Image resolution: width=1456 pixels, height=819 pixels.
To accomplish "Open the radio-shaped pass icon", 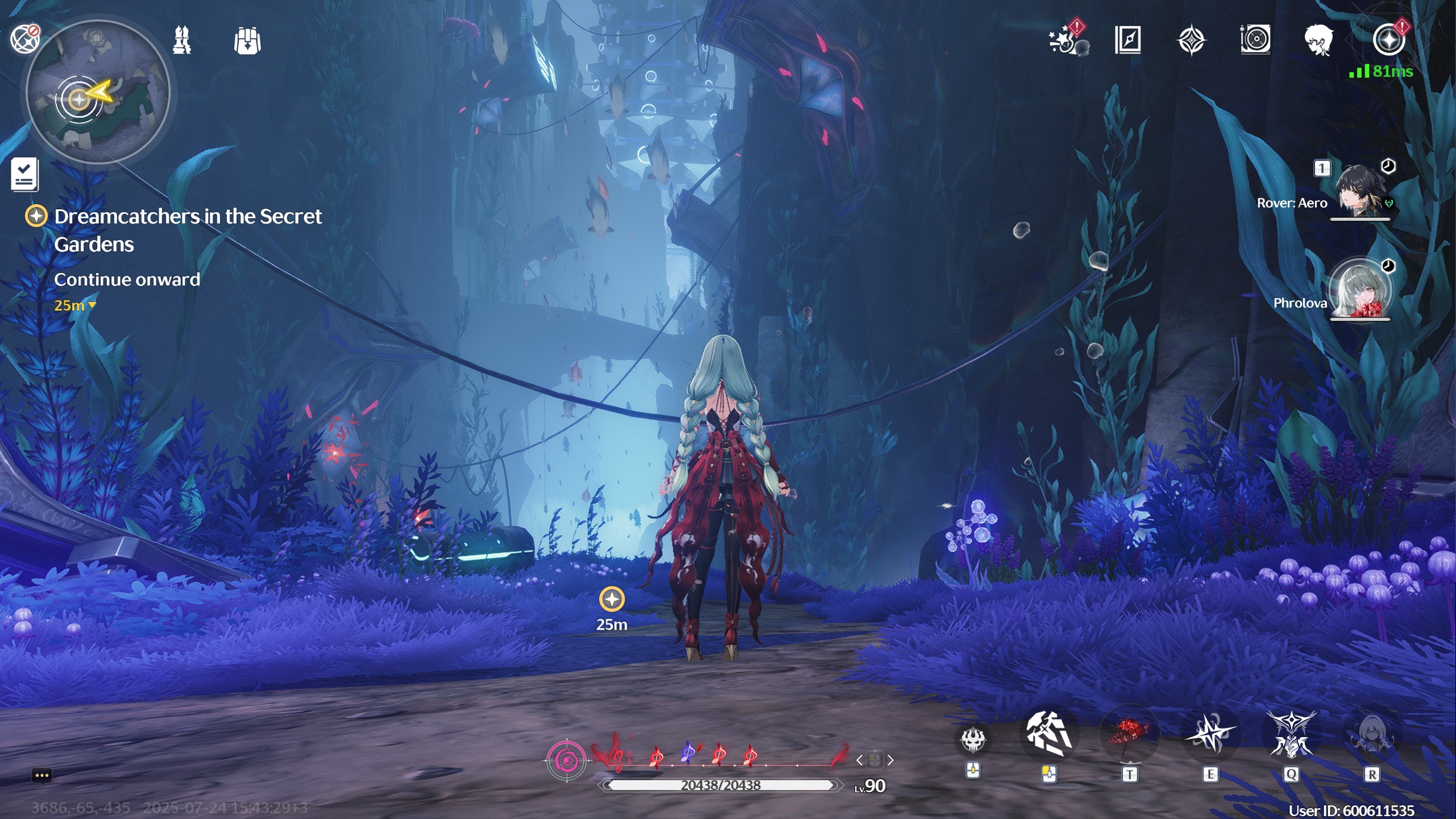I will tap(1255, 40).
